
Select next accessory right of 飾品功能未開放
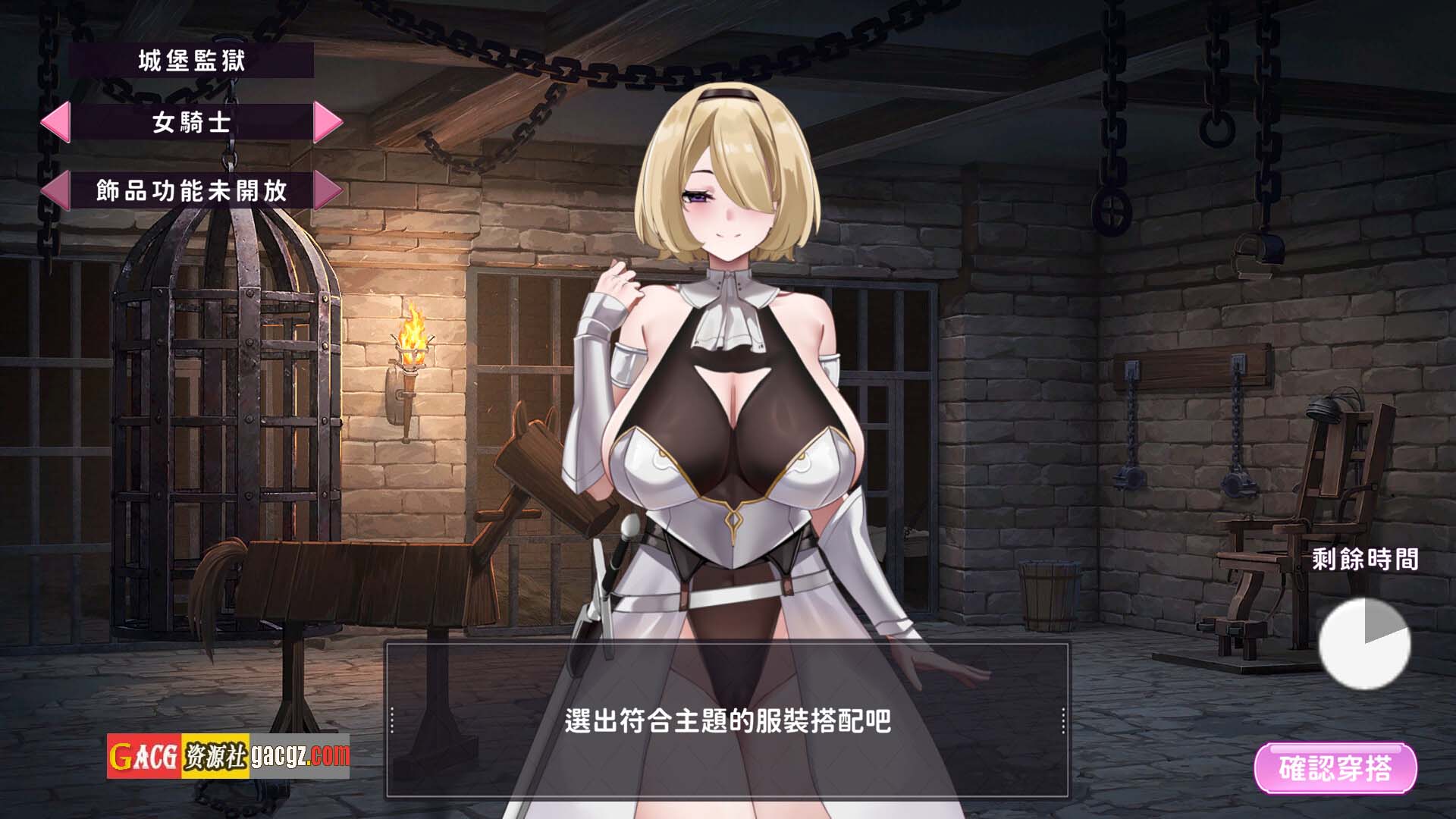click(328, 190)
